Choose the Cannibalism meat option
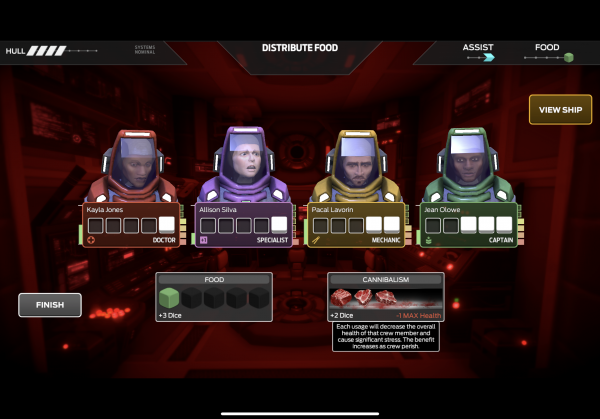The height and width of the screenshot is (419, 600). [x=358, y=297]
